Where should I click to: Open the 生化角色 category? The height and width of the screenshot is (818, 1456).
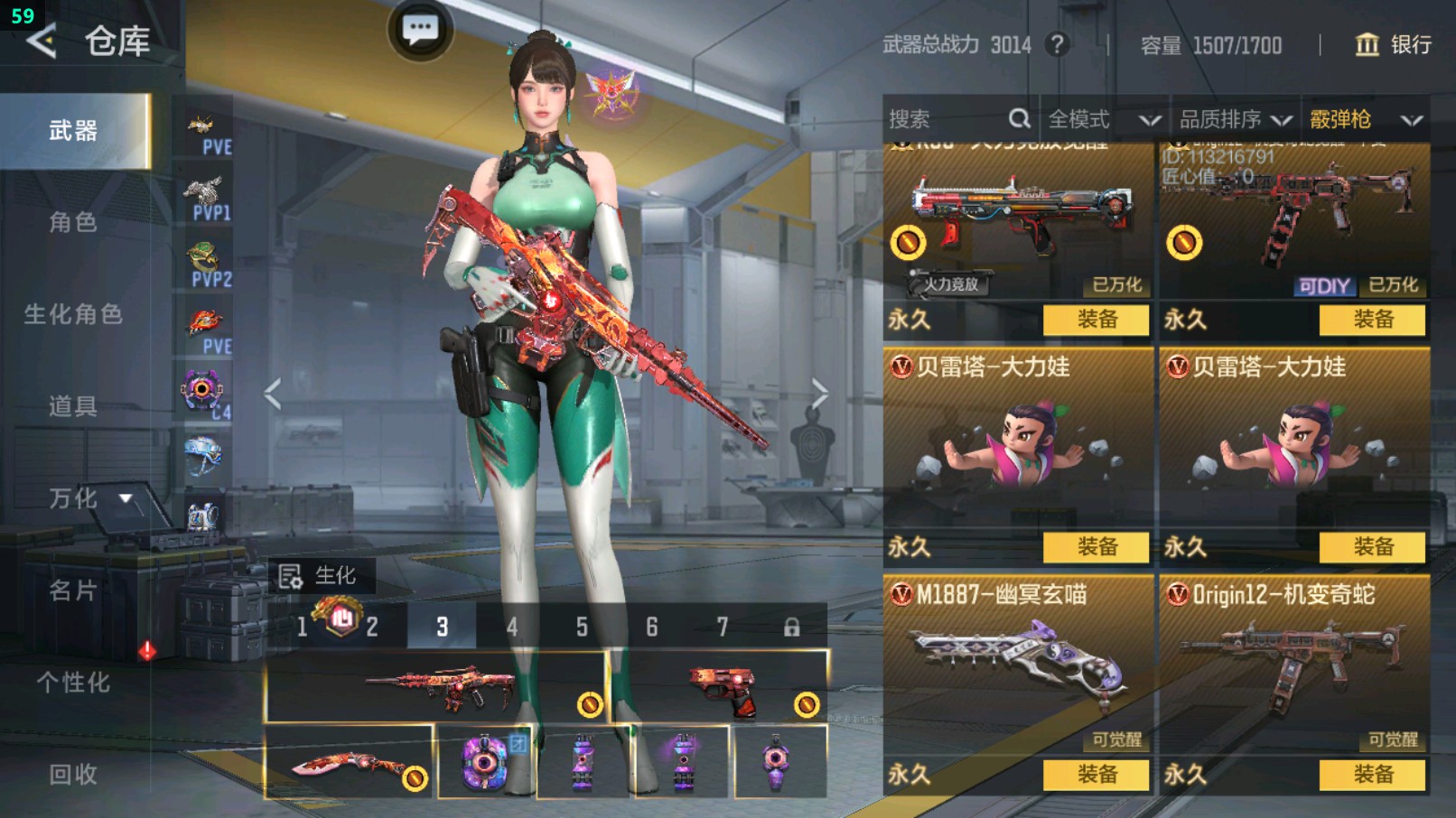pyautogui.click(x=74, y=314)
